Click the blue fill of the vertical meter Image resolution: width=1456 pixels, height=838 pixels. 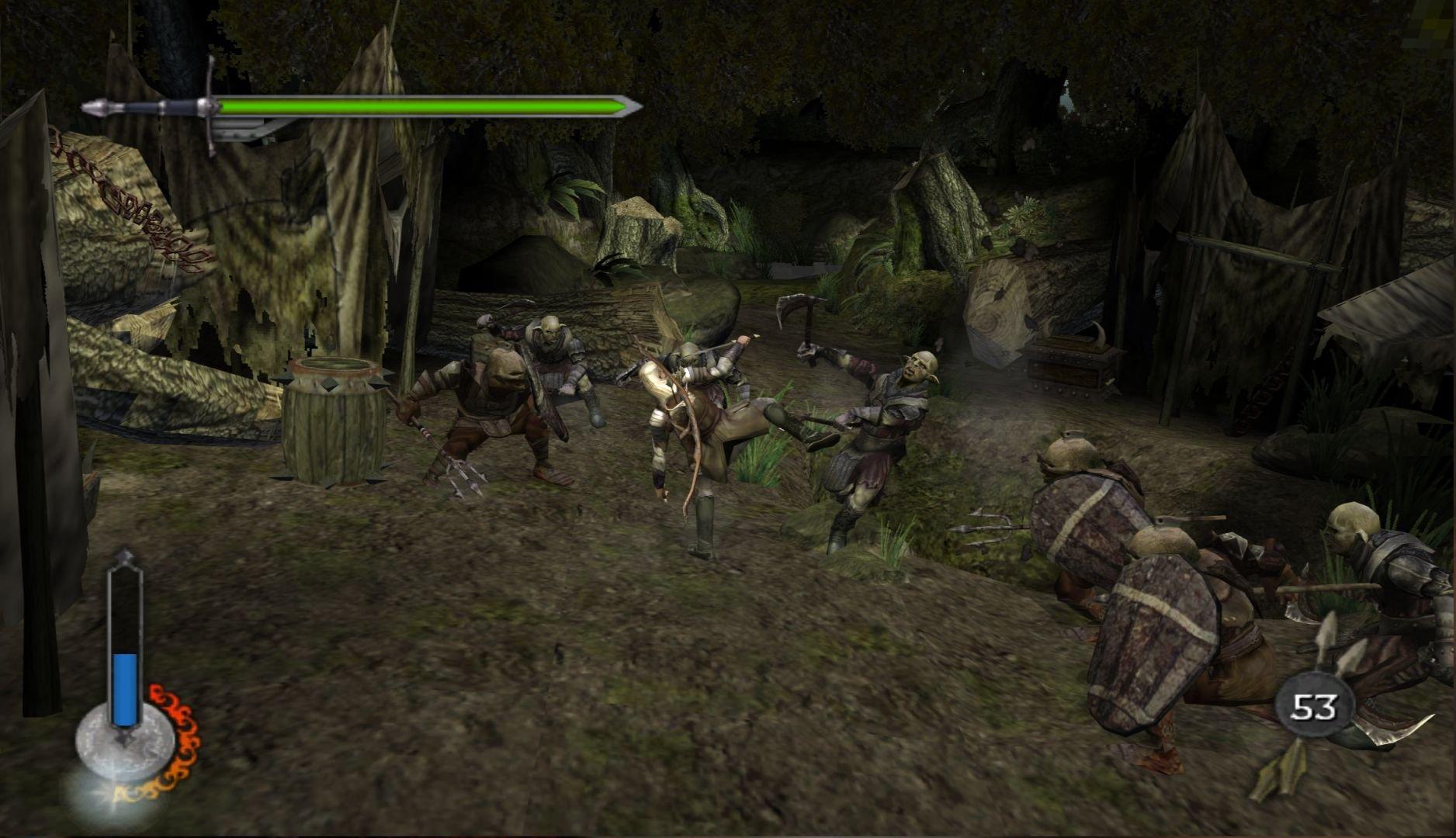click(122, 675)
